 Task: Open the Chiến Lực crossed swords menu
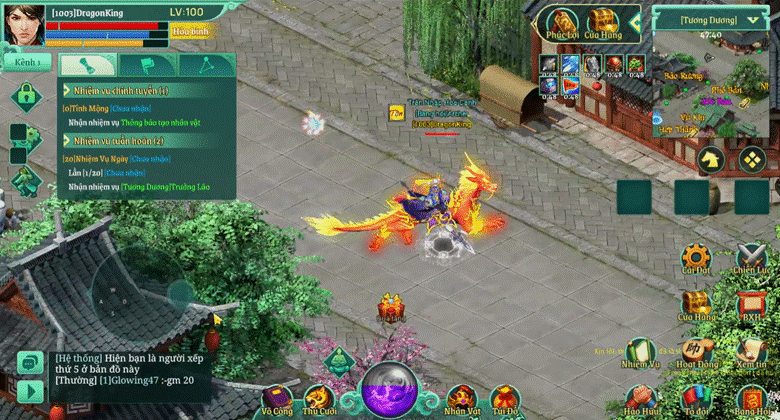click(750, 257)
